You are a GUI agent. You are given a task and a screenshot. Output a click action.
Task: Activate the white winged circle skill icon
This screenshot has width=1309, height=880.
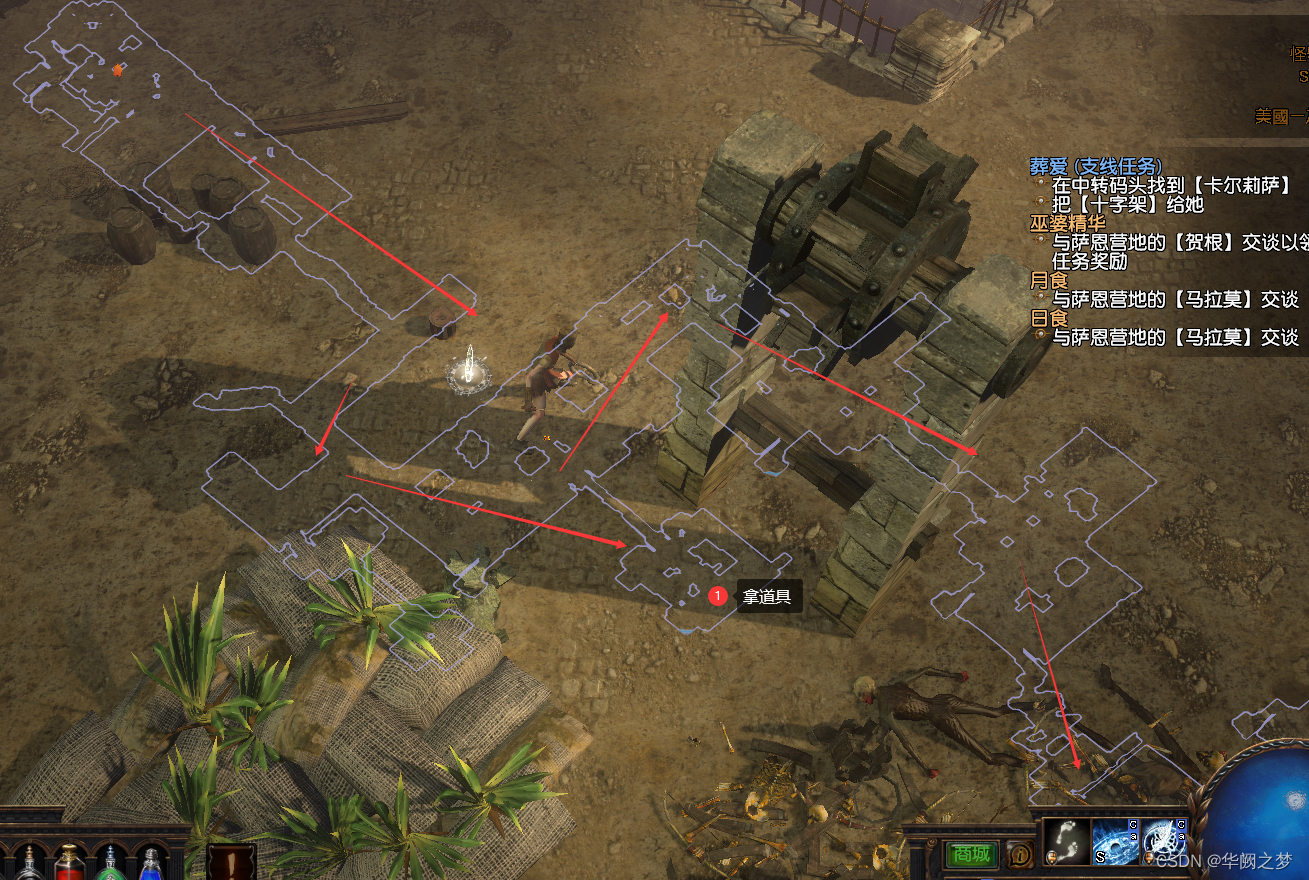(x=1162, y=843)
